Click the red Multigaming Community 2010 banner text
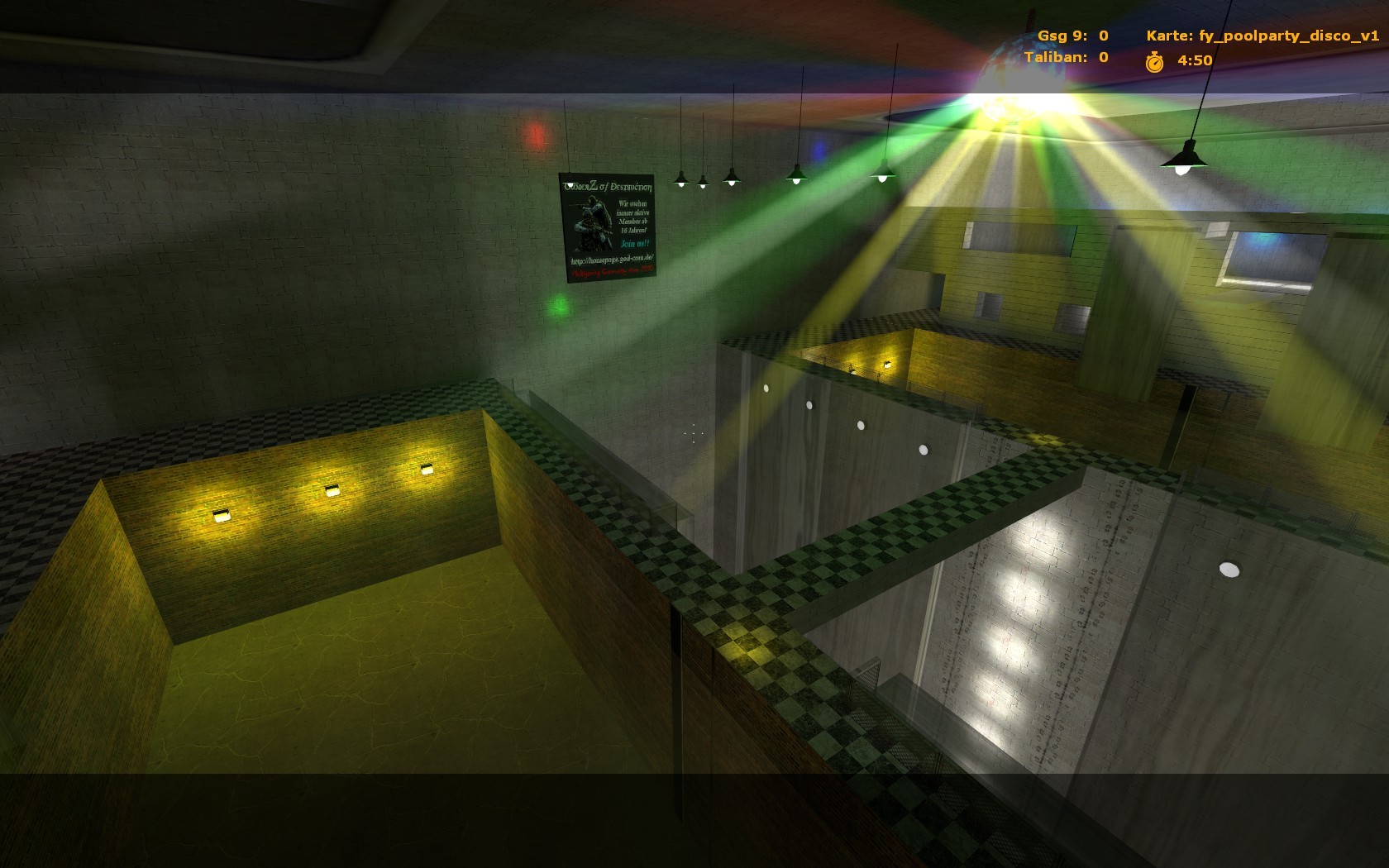1389x868 pixels. tap(612, 272)
